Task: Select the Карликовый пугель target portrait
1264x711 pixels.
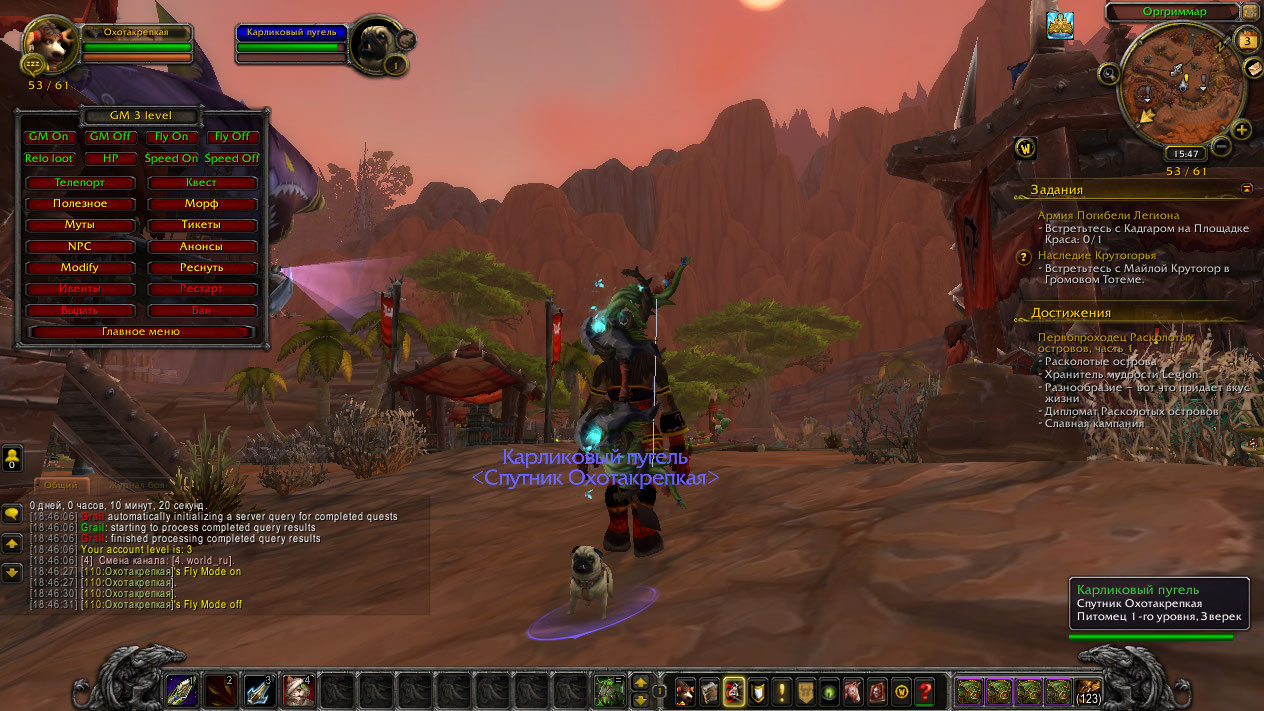Action: (x=378, y=43)
